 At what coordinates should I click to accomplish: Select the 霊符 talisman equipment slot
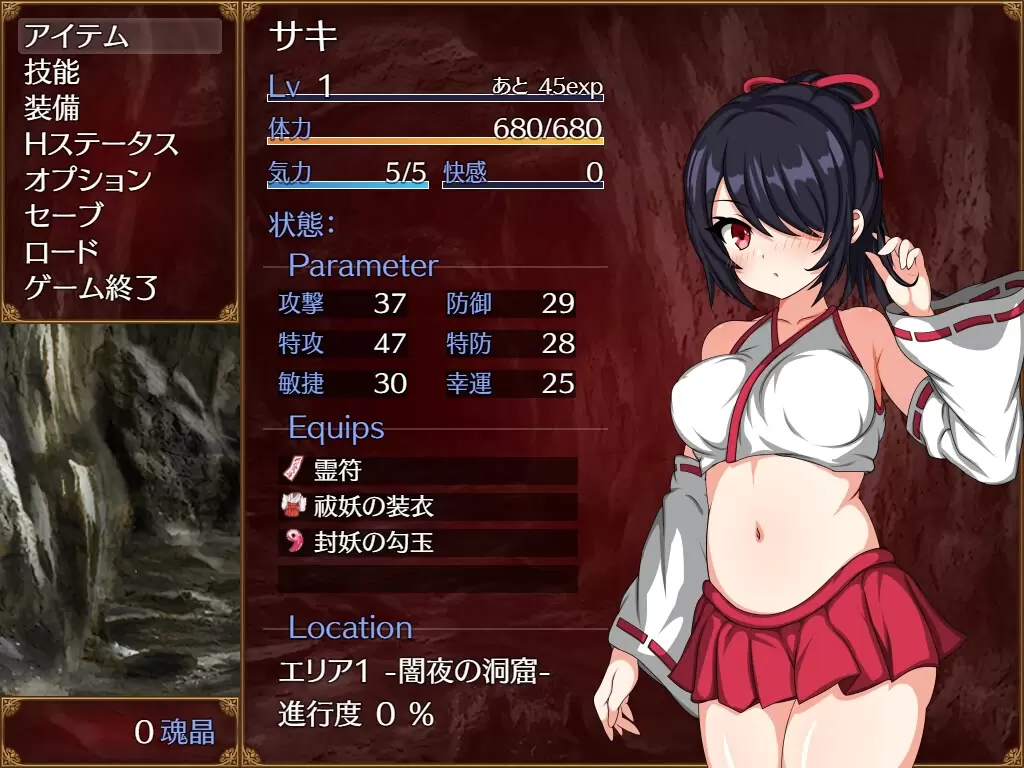(427, 470)
